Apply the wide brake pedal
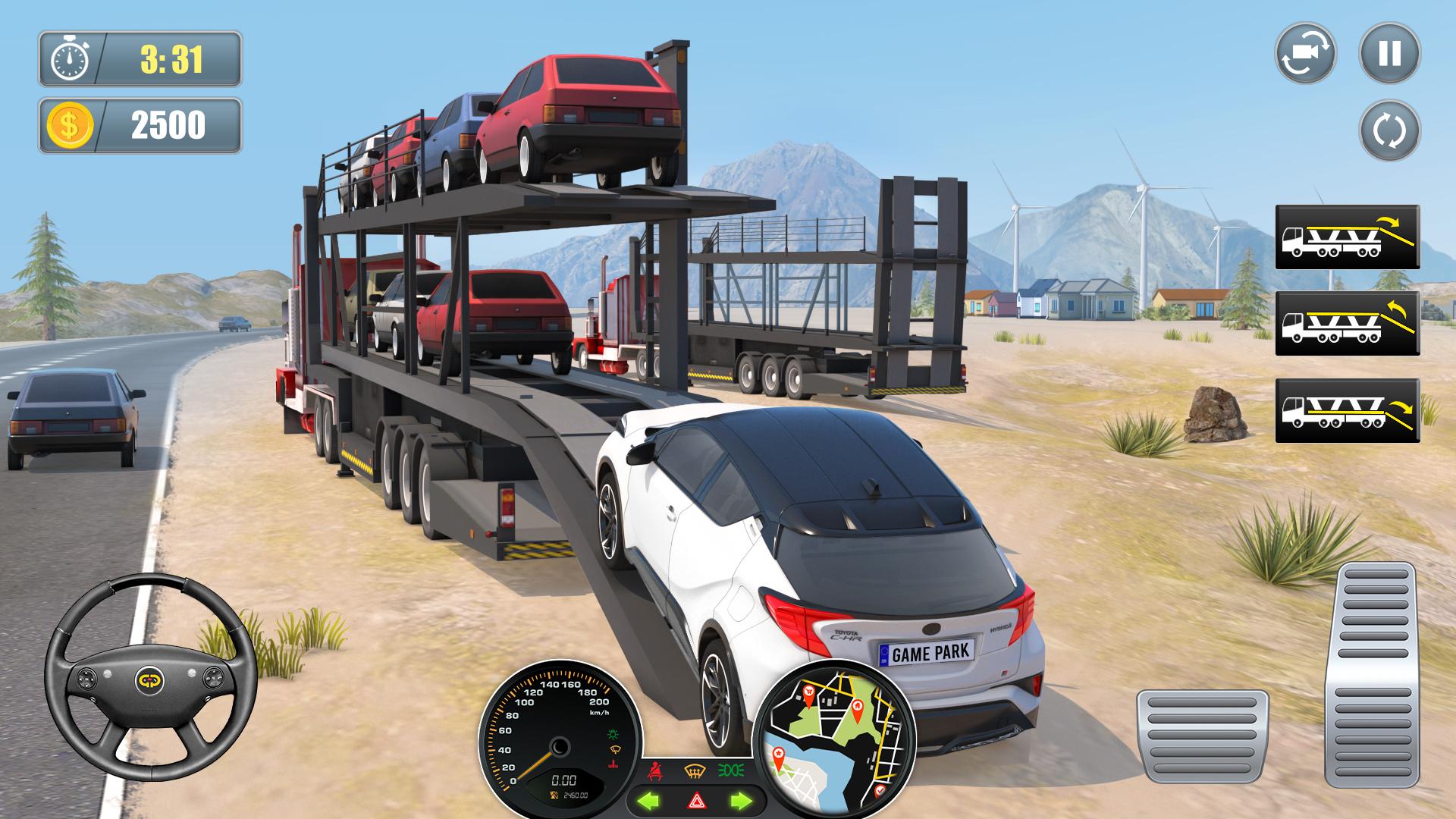This screenshot has width=1456, height=819. 1202,736
